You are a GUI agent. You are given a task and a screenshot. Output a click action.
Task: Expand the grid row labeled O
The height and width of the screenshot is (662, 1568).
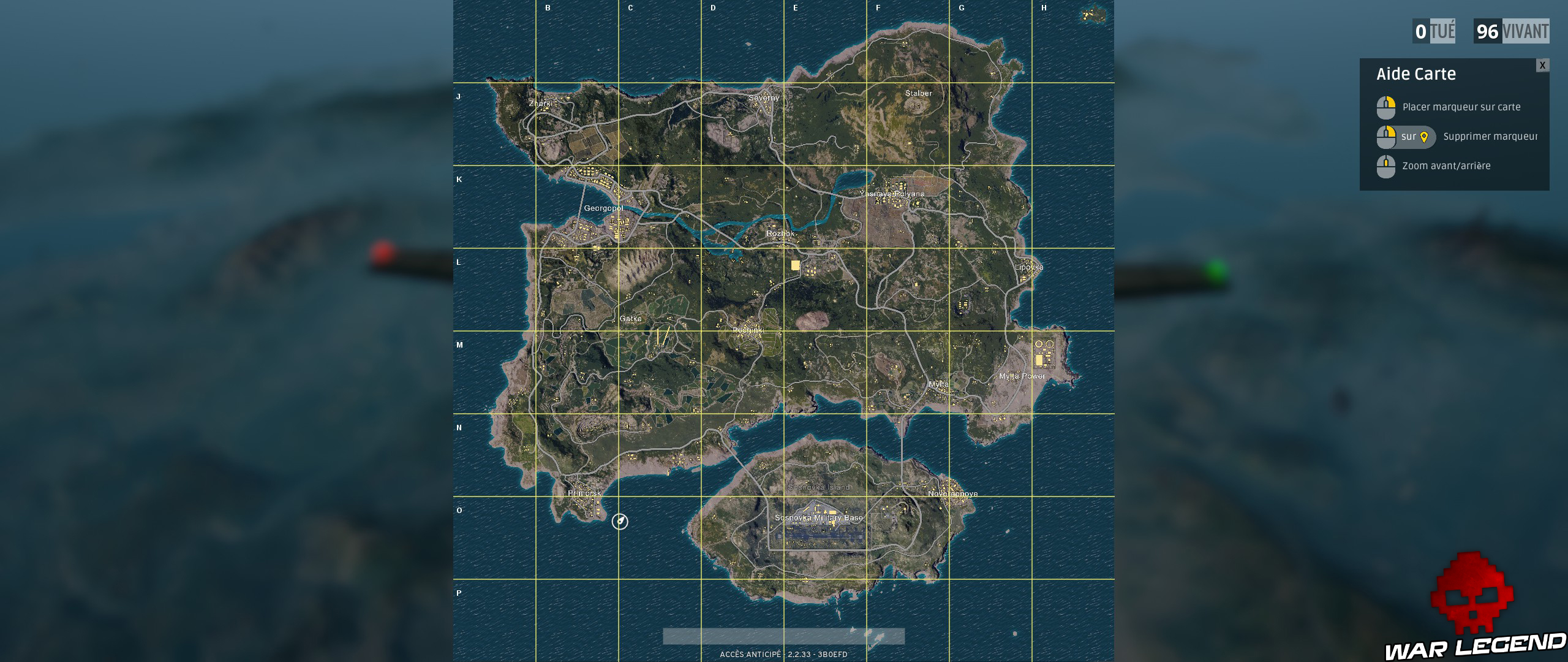click(458, 509)
